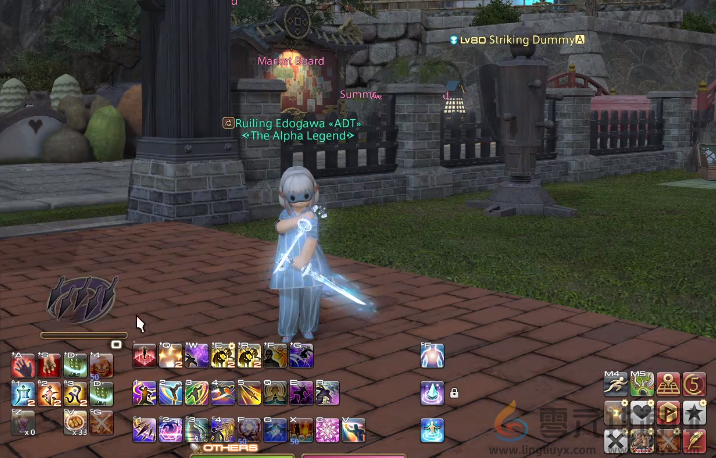
Task: Select the red hand ability icon
Action: (x=23, y=366)
